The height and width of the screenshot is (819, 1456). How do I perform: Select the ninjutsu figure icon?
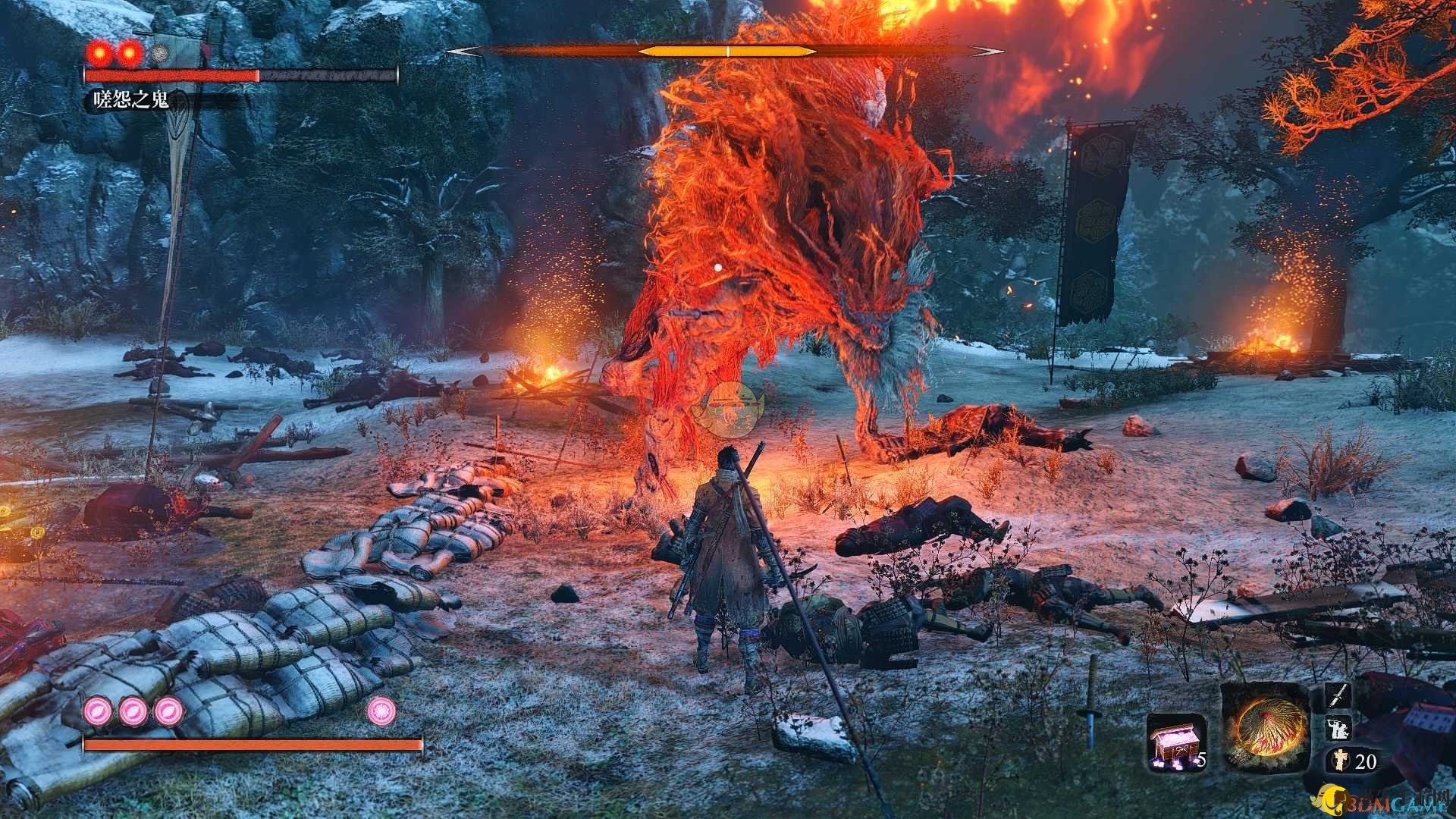click(x=1337, y=729)
